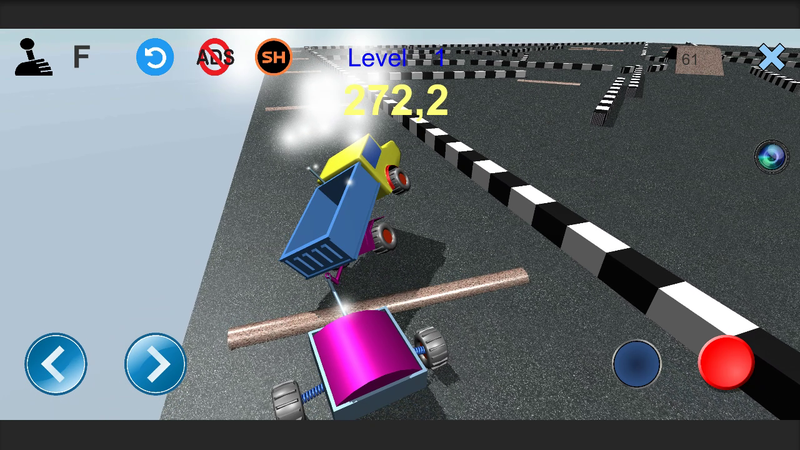Steer left with the left arrow button
The image size is (800, 450).
point(56,364)
